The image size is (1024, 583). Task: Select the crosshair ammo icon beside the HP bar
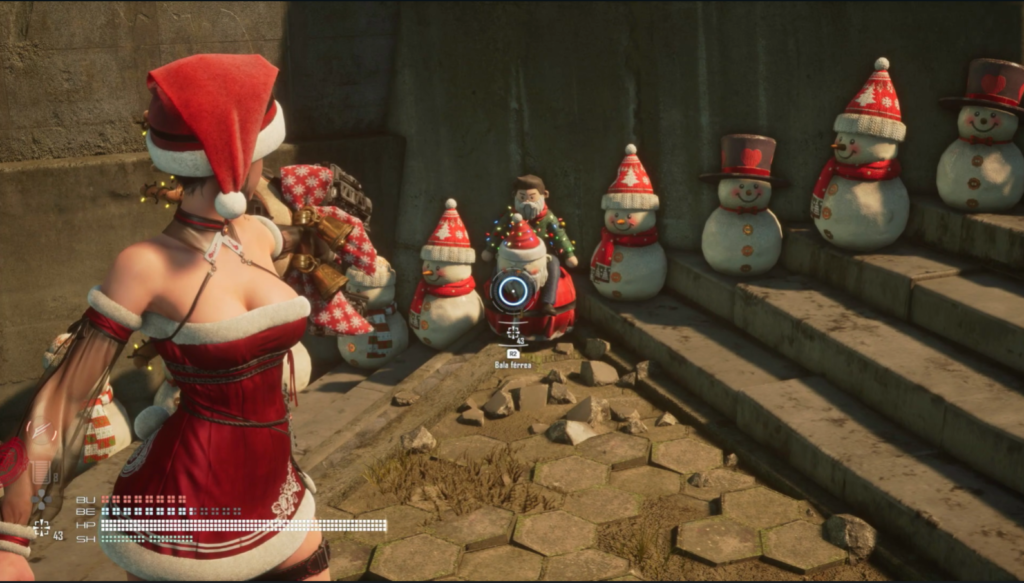41,527
